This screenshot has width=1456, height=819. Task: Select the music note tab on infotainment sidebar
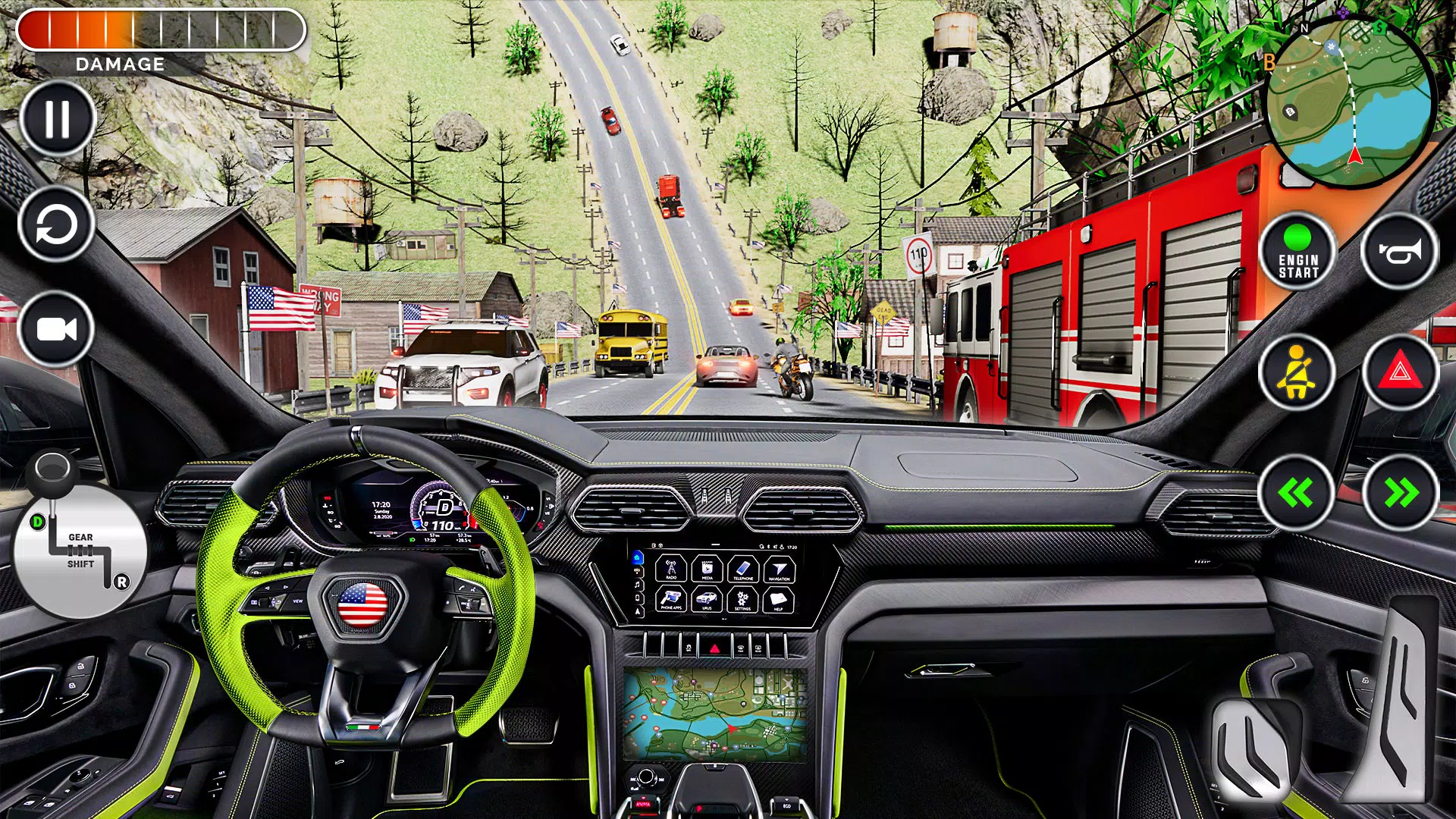(637, 585)
